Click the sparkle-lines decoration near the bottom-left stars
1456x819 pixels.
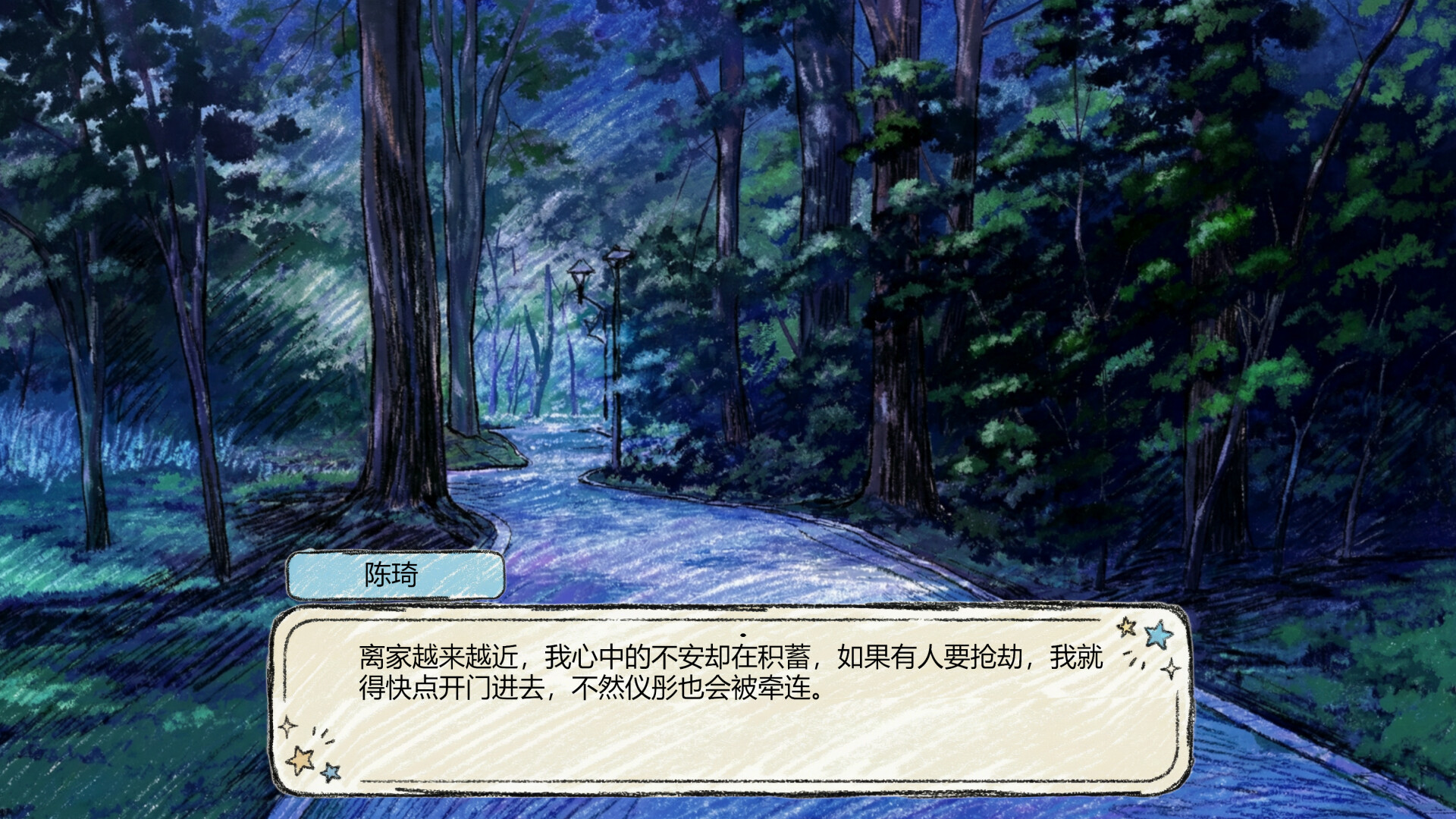pos(322,735)
